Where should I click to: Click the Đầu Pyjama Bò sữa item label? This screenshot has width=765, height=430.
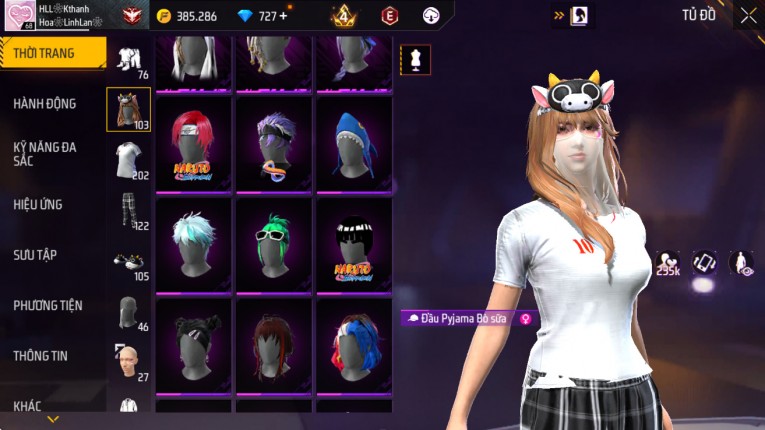tap(468, 318)
